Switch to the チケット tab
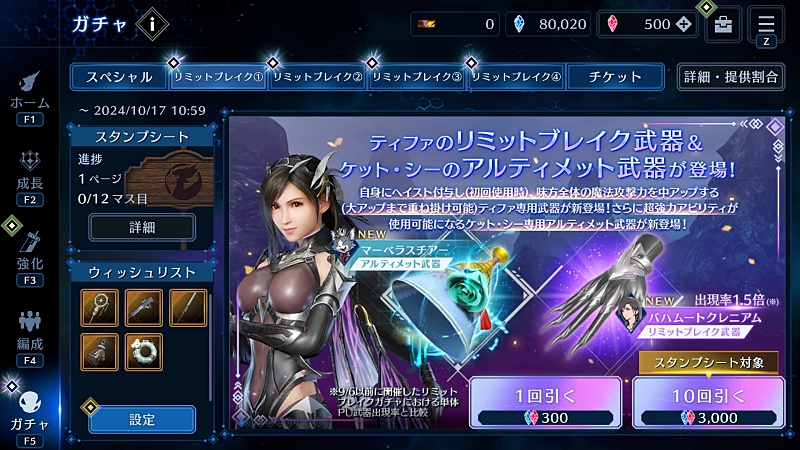Image resolution: width=800 pixels, height=450 pixels. pyautogui.click(x=615, y=76)
